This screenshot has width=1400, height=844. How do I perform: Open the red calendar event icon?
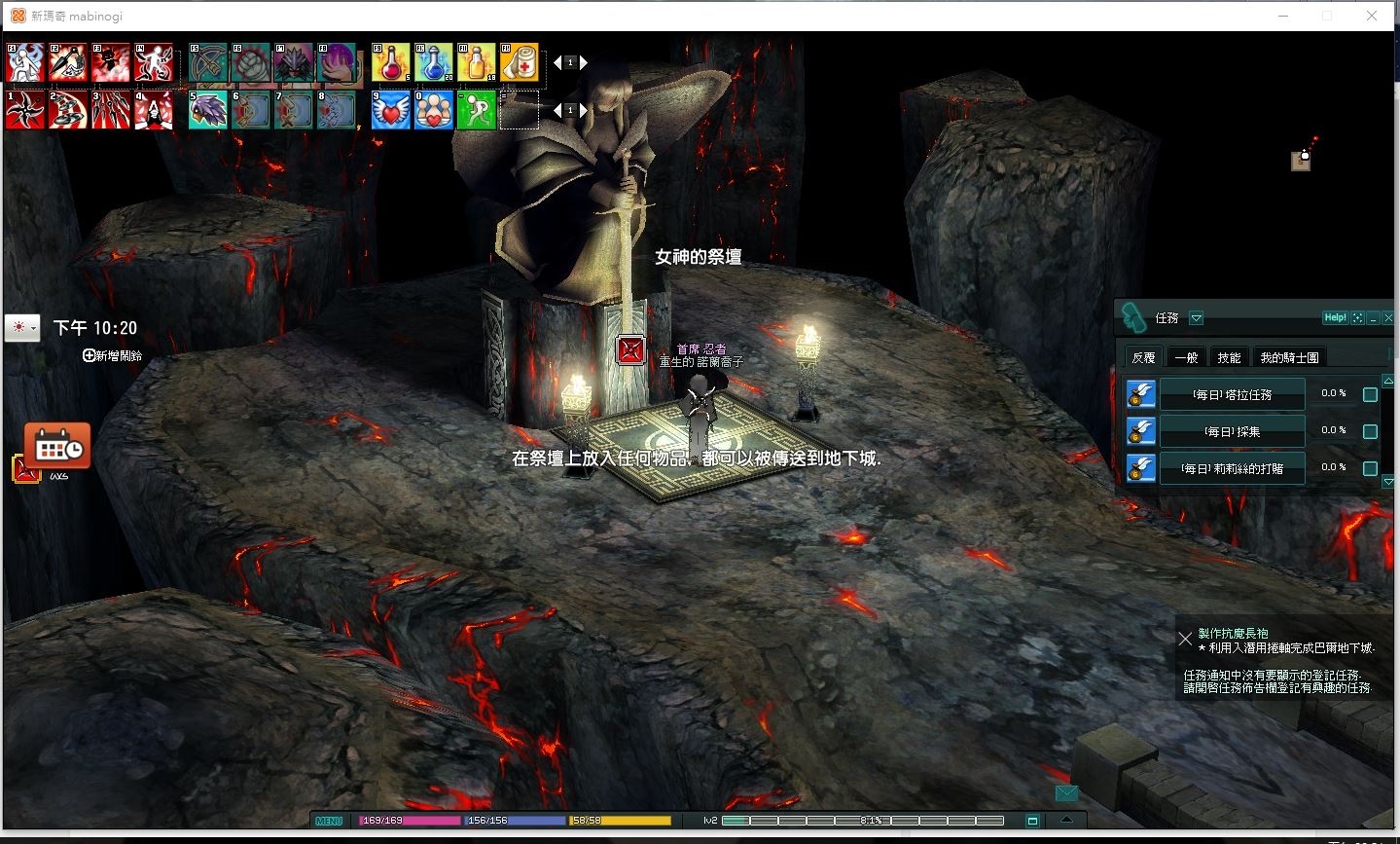[57, 447]
